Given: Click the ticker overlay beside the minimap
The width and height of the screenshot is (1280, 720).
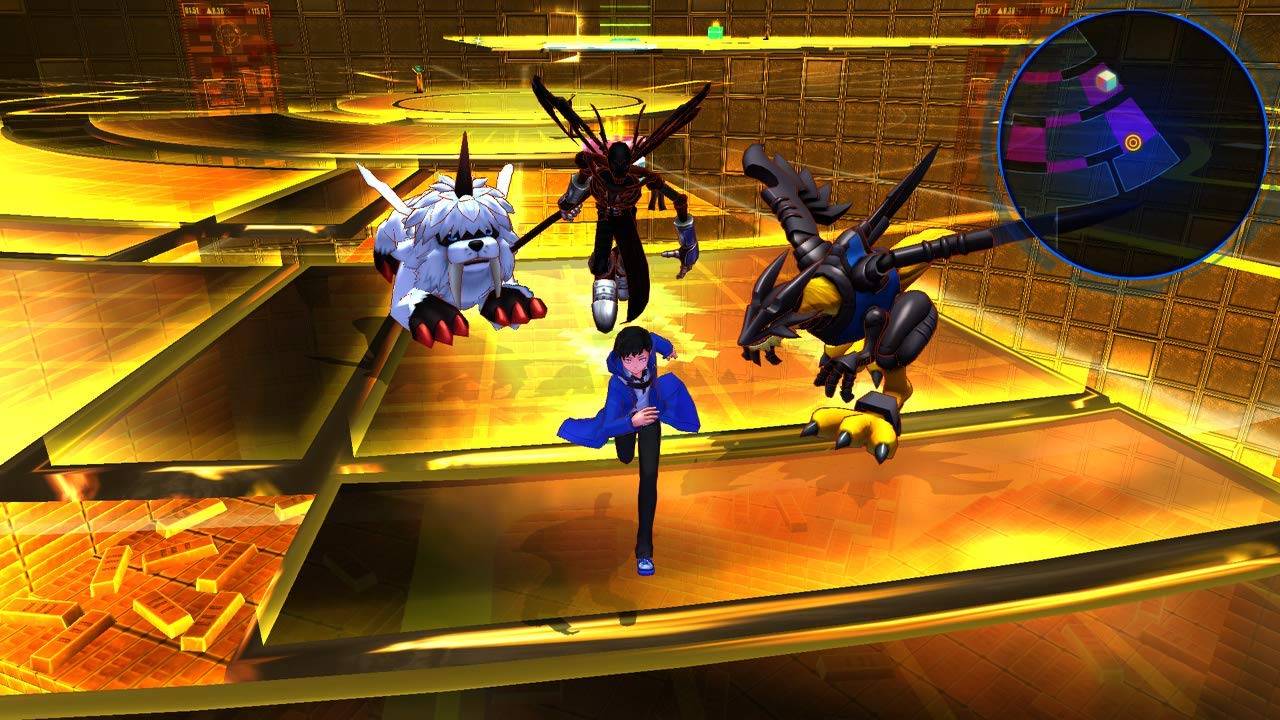Looking at the screenshot, I should [x=1020, y=10].
